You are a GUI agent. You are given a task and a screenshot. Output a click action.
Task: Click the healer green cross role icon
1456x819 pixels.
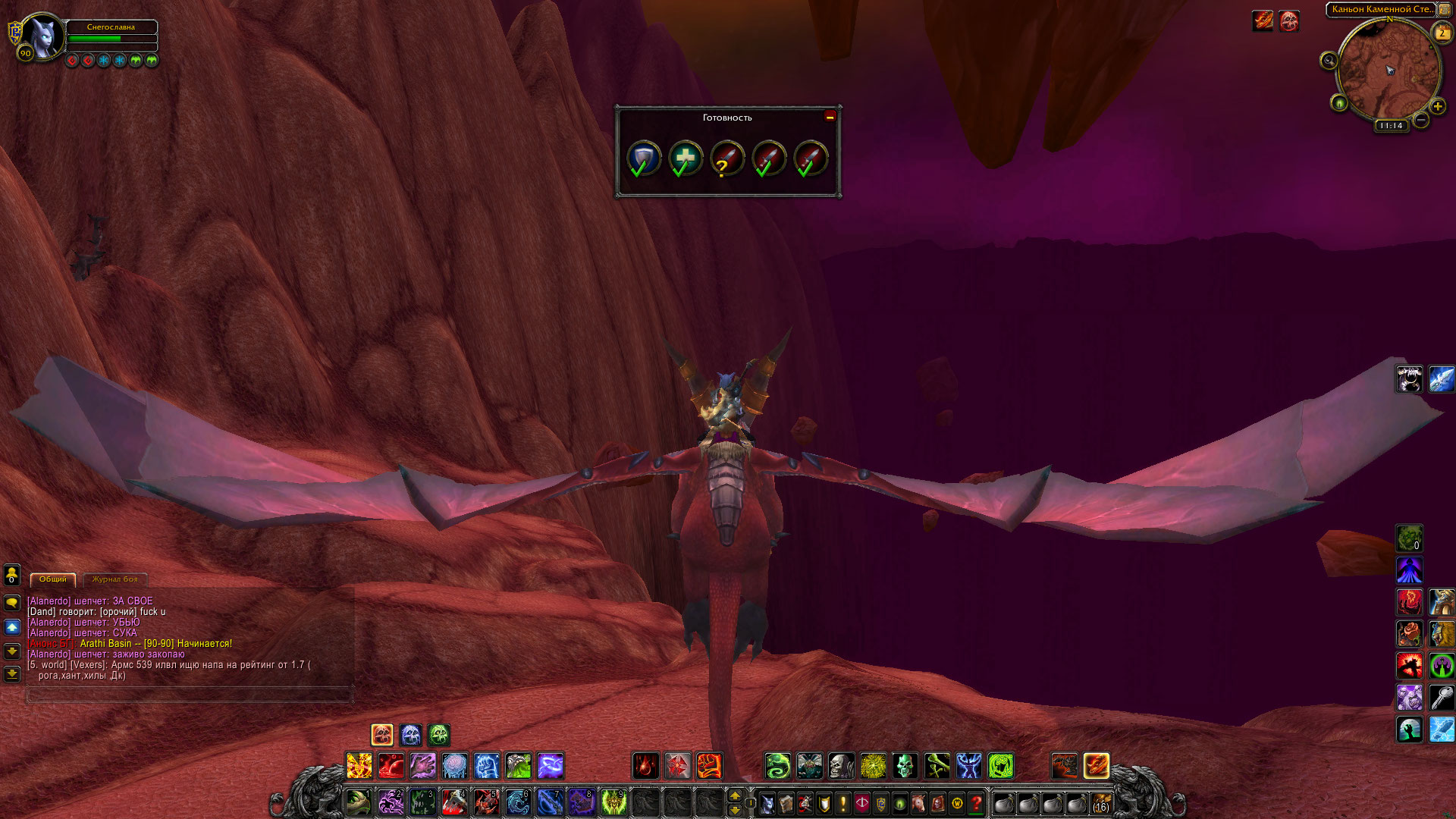(x=686, y=158)
